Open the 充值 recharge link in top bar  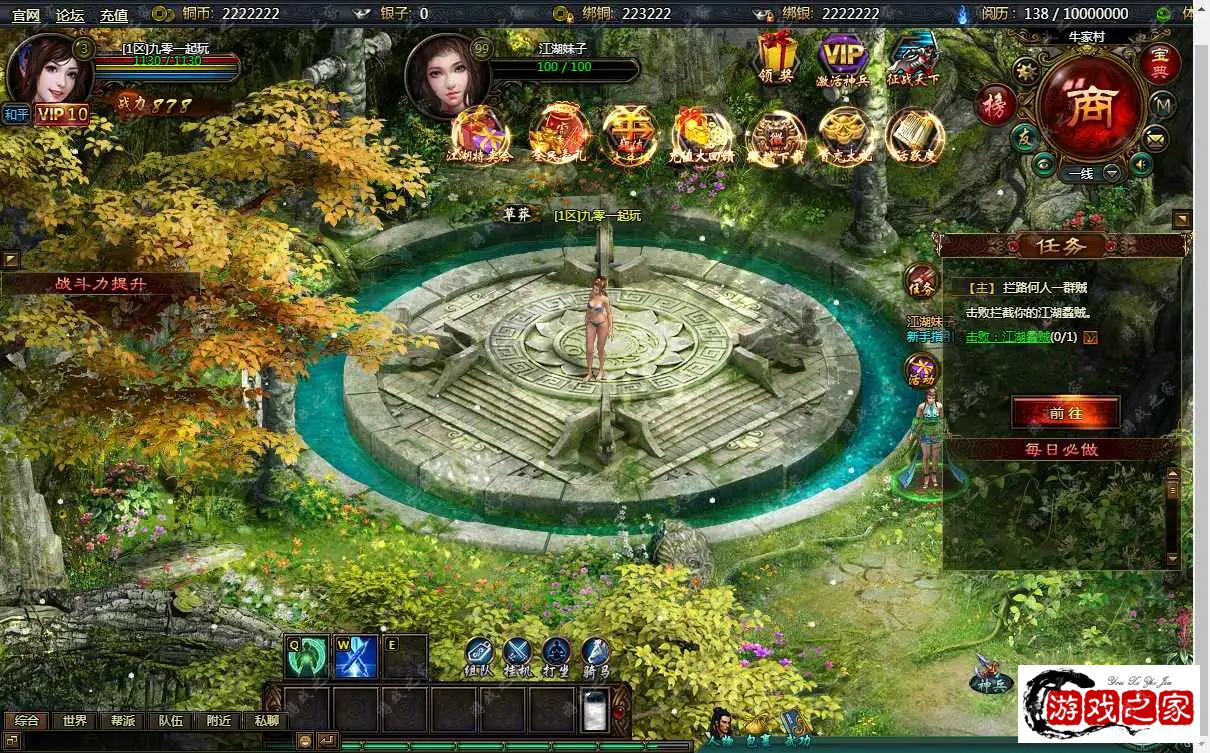click(x=114, y=15)
